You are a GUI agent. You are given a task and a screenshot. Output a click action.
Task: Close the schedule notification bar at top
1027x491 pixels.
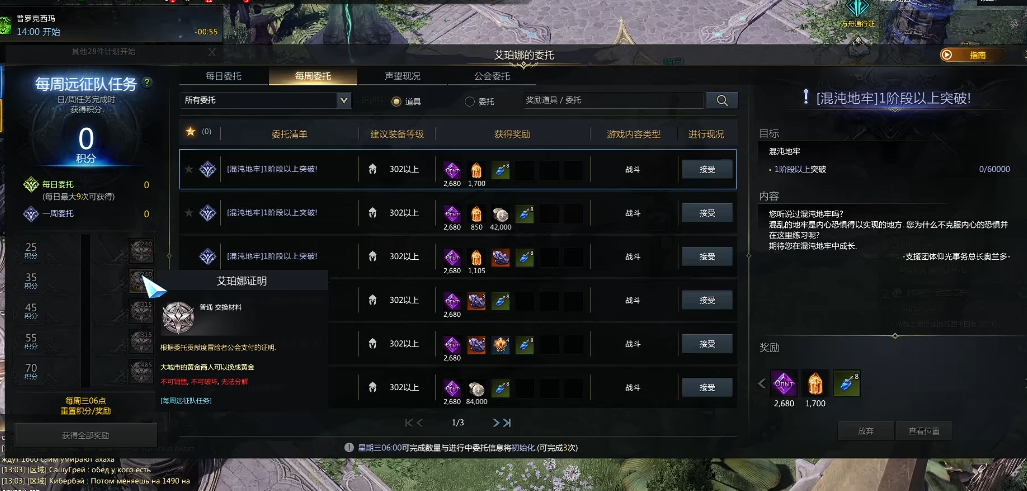click(212, 52)
